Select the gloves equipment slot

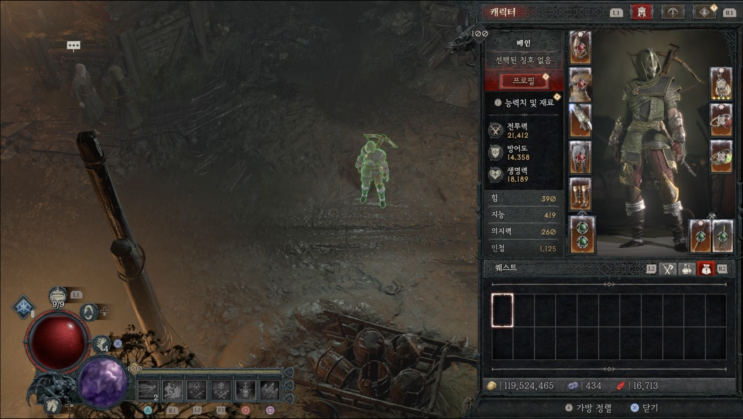[x=580, y=120]
